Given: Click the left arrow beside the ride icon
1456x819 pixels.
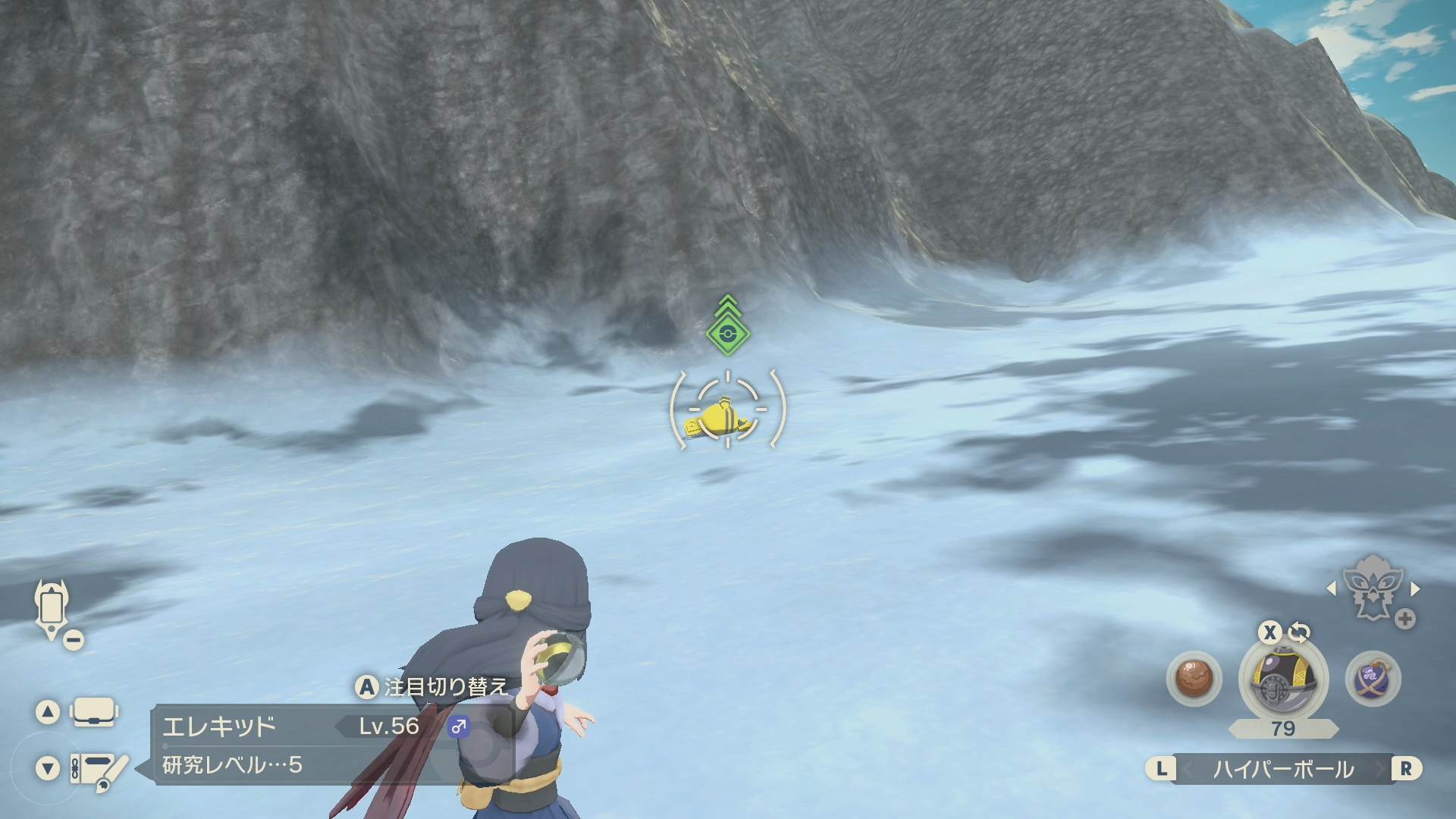Looking at the screenshot, I should 1331,588.
